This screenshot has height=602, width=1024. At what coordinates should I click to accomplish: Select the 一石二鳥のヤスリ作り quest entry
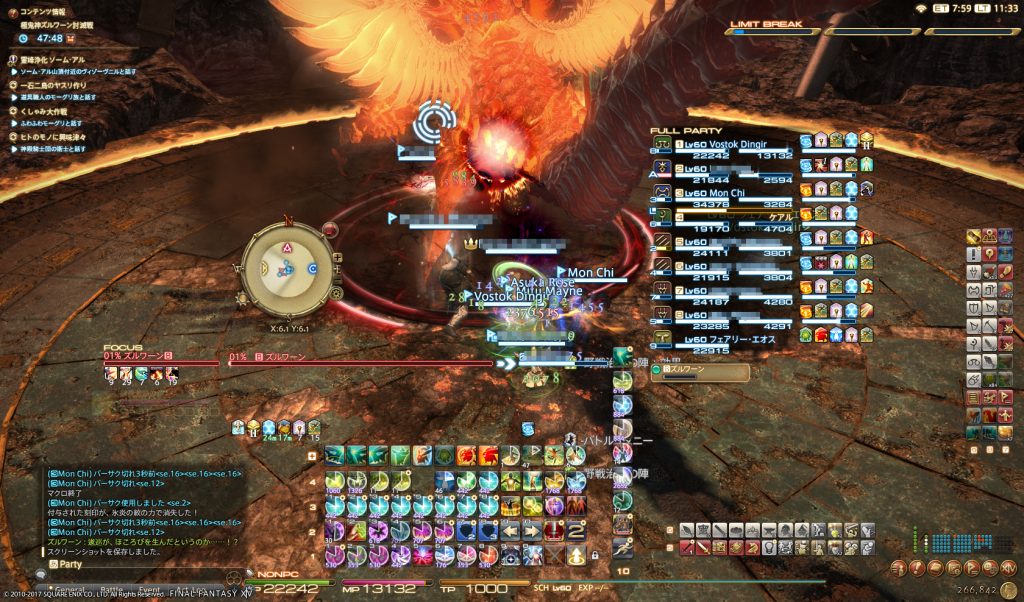point(60,85)
